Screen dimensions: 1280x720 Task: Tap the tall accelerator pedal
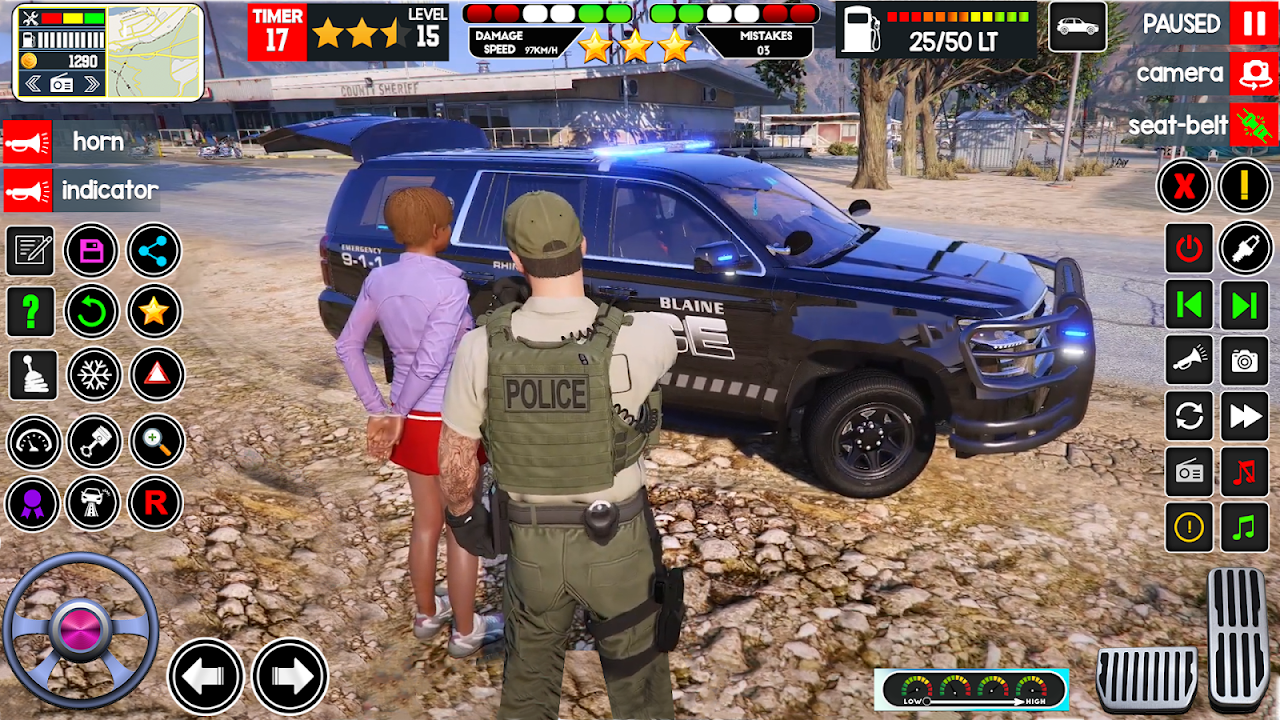1238,638
